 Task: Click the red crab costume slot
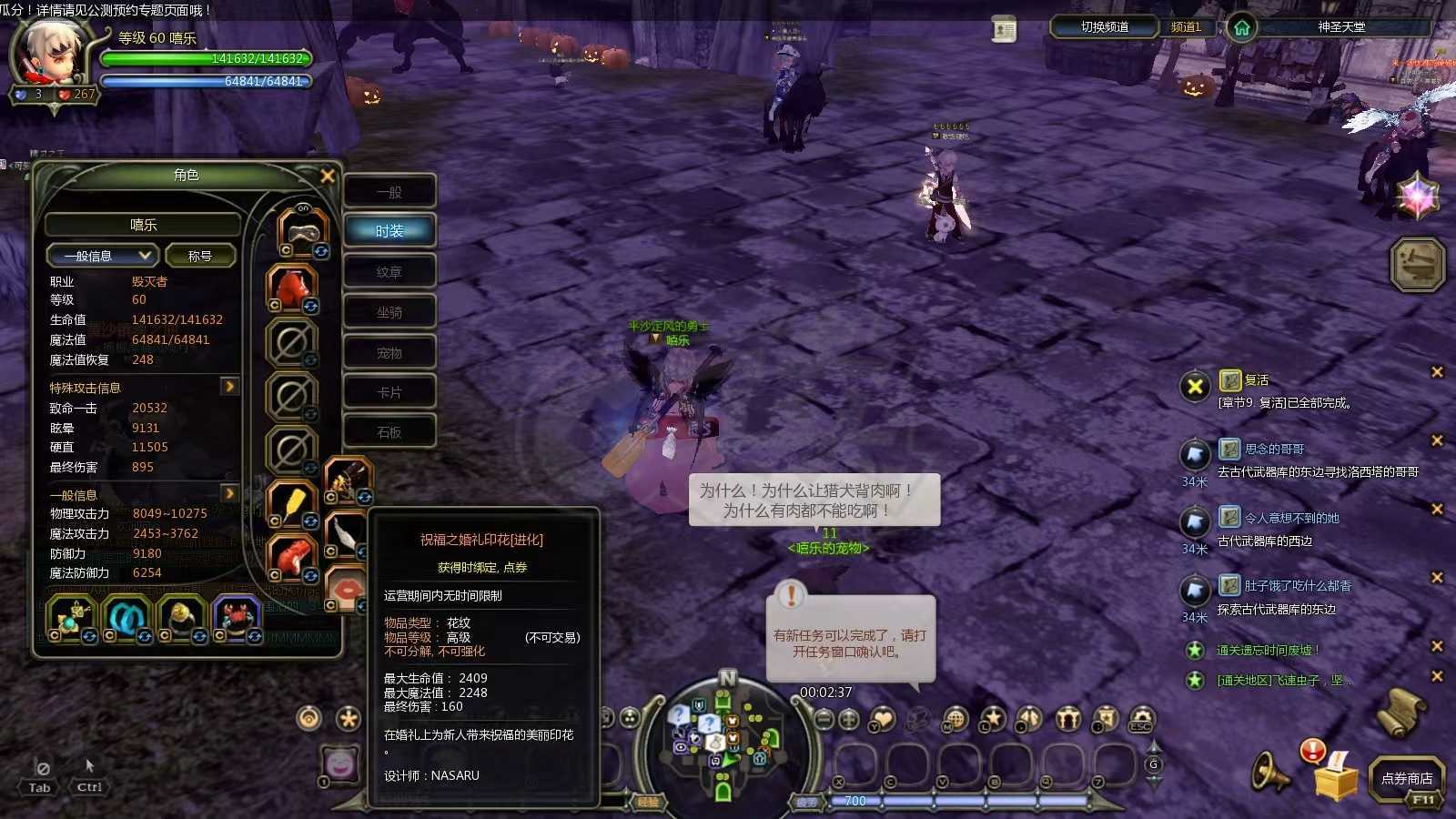click(237, 615)
